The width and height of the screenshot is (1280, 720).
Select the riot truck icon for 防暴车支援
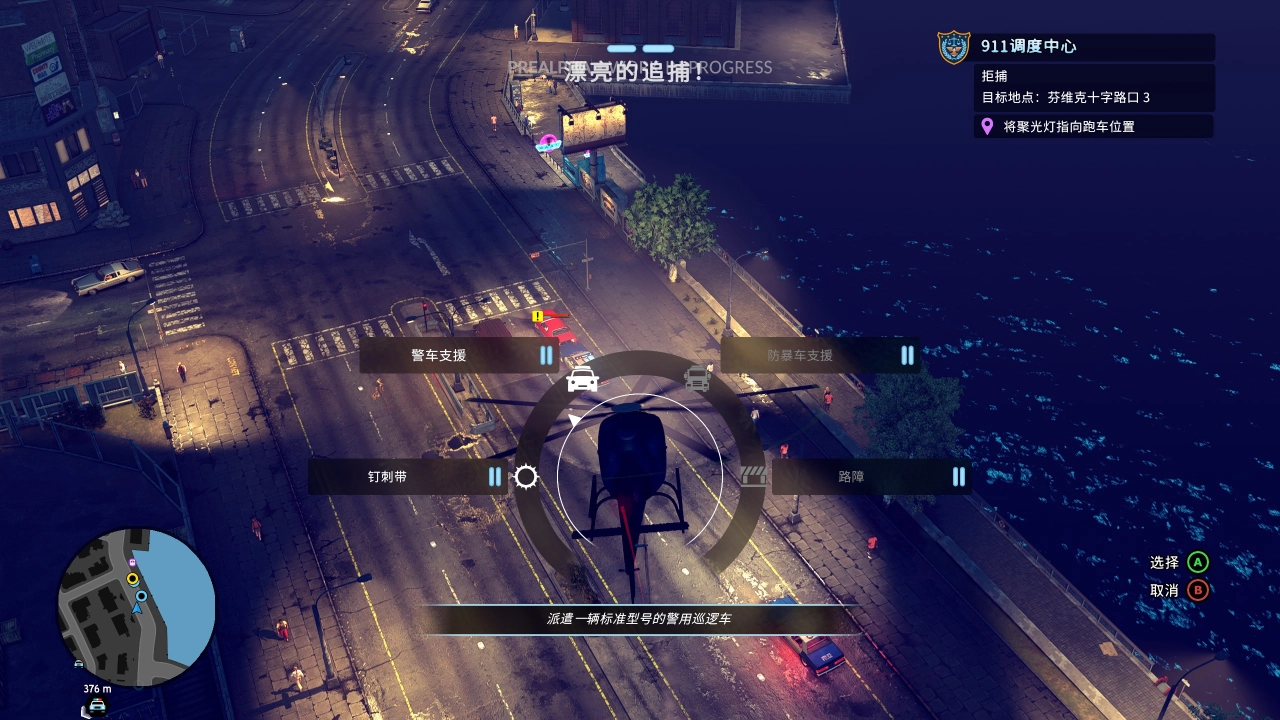(x=698, y=377)
